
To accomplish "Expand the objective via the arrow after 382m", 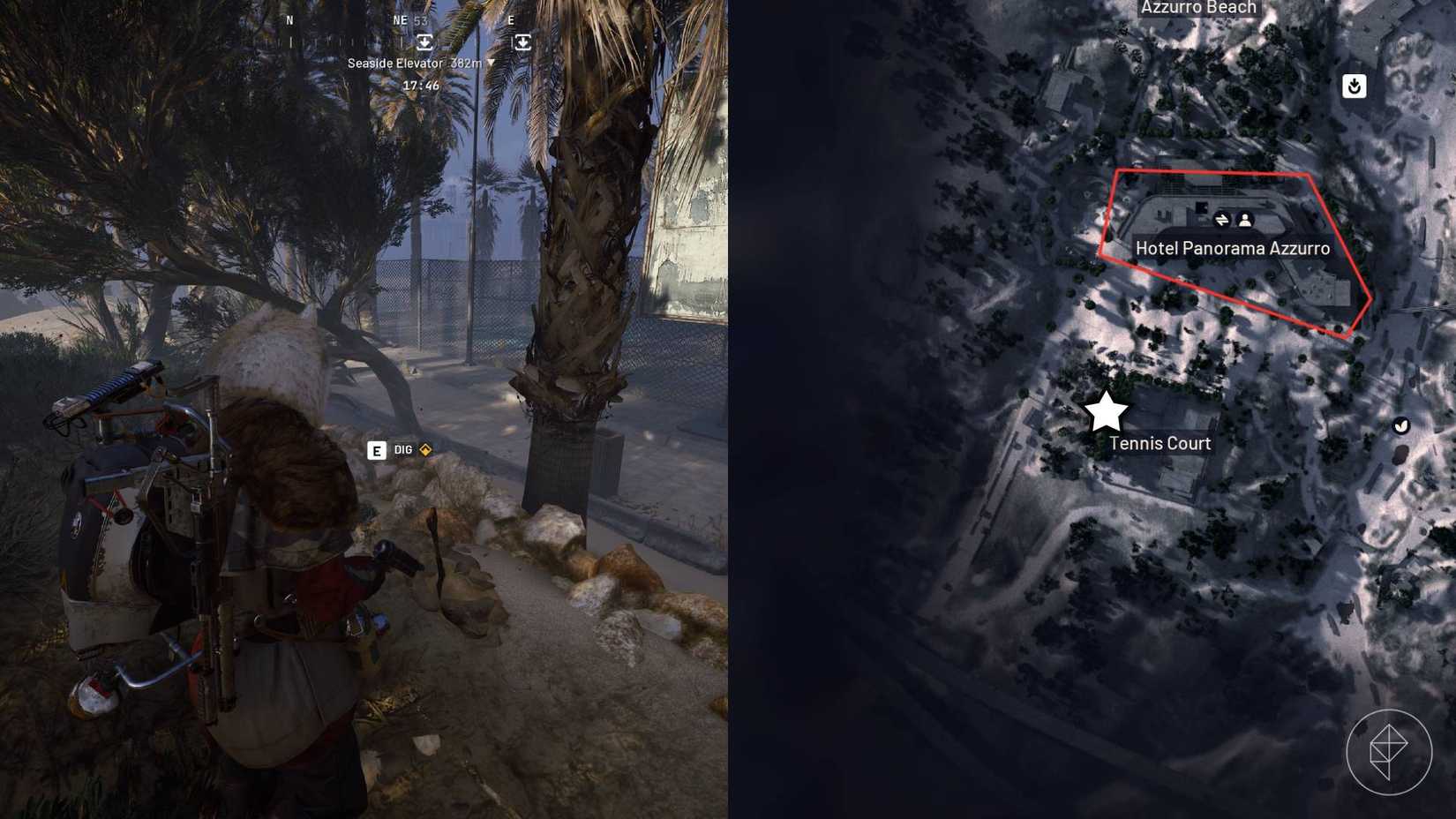I will (x=491, y=63).
